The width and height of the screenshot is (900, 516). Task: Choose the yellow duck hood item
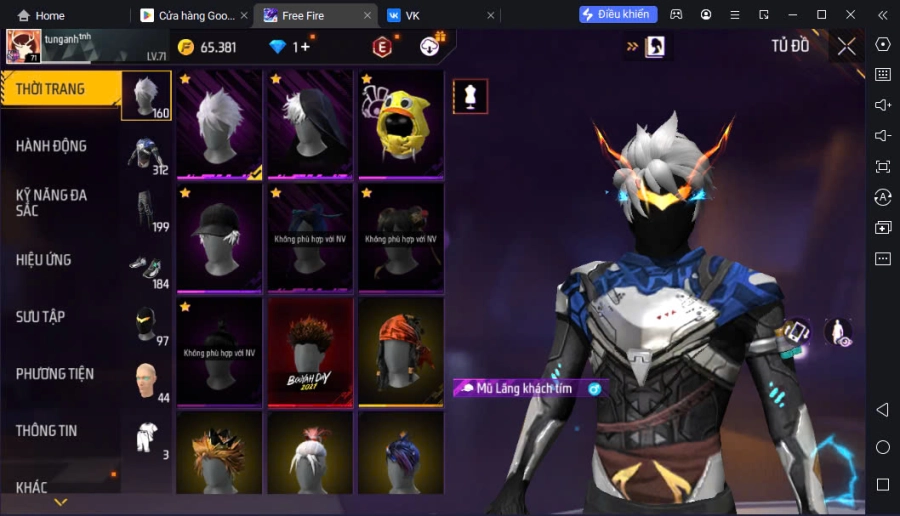[400, 124]
